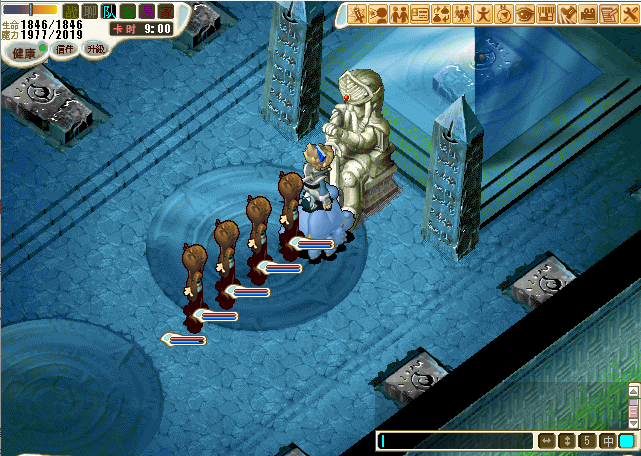Focus the chat text input box

(x=455, y=441)
